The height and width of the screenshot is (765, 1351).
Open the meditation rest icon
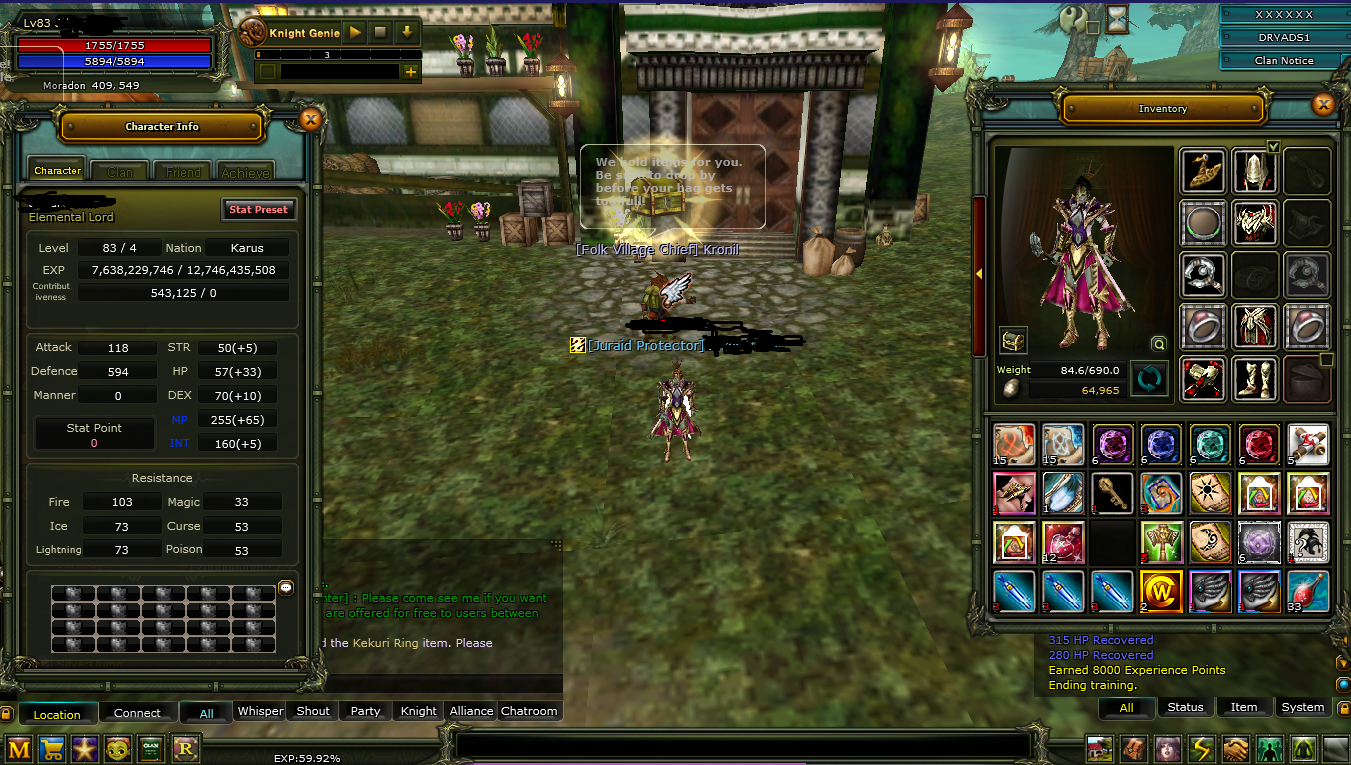point(1302,748)
